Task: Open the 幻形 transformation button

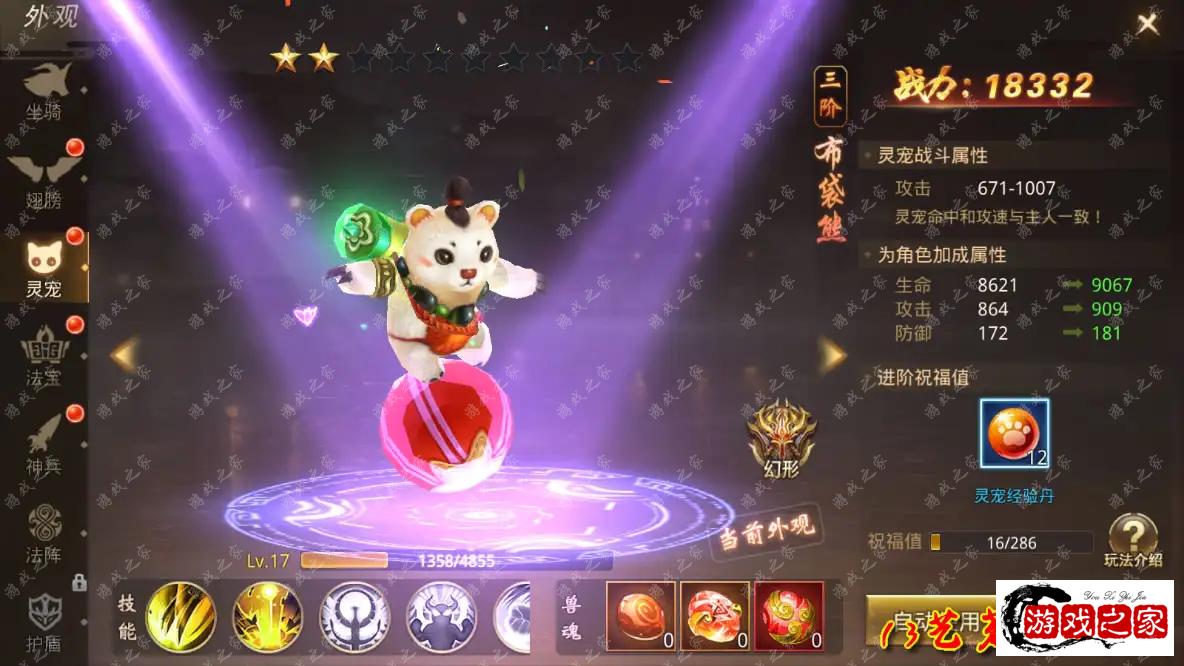Action: 781,438
